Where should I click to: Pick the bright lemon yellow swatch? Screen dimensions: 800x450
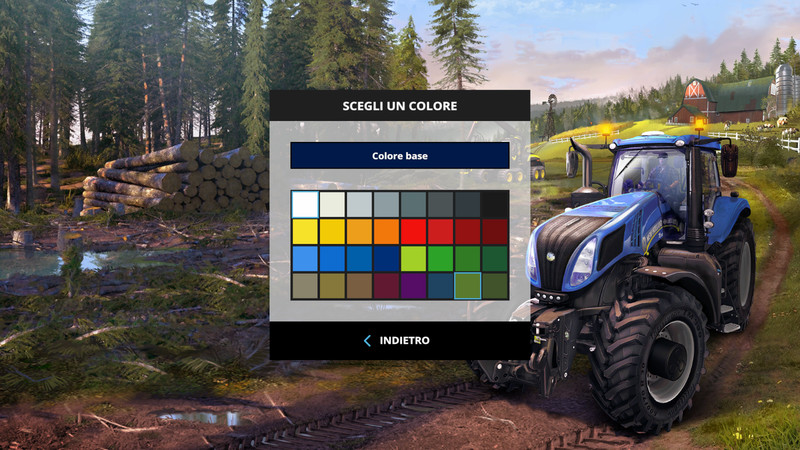pyautogui.click(x=305, y=232)
